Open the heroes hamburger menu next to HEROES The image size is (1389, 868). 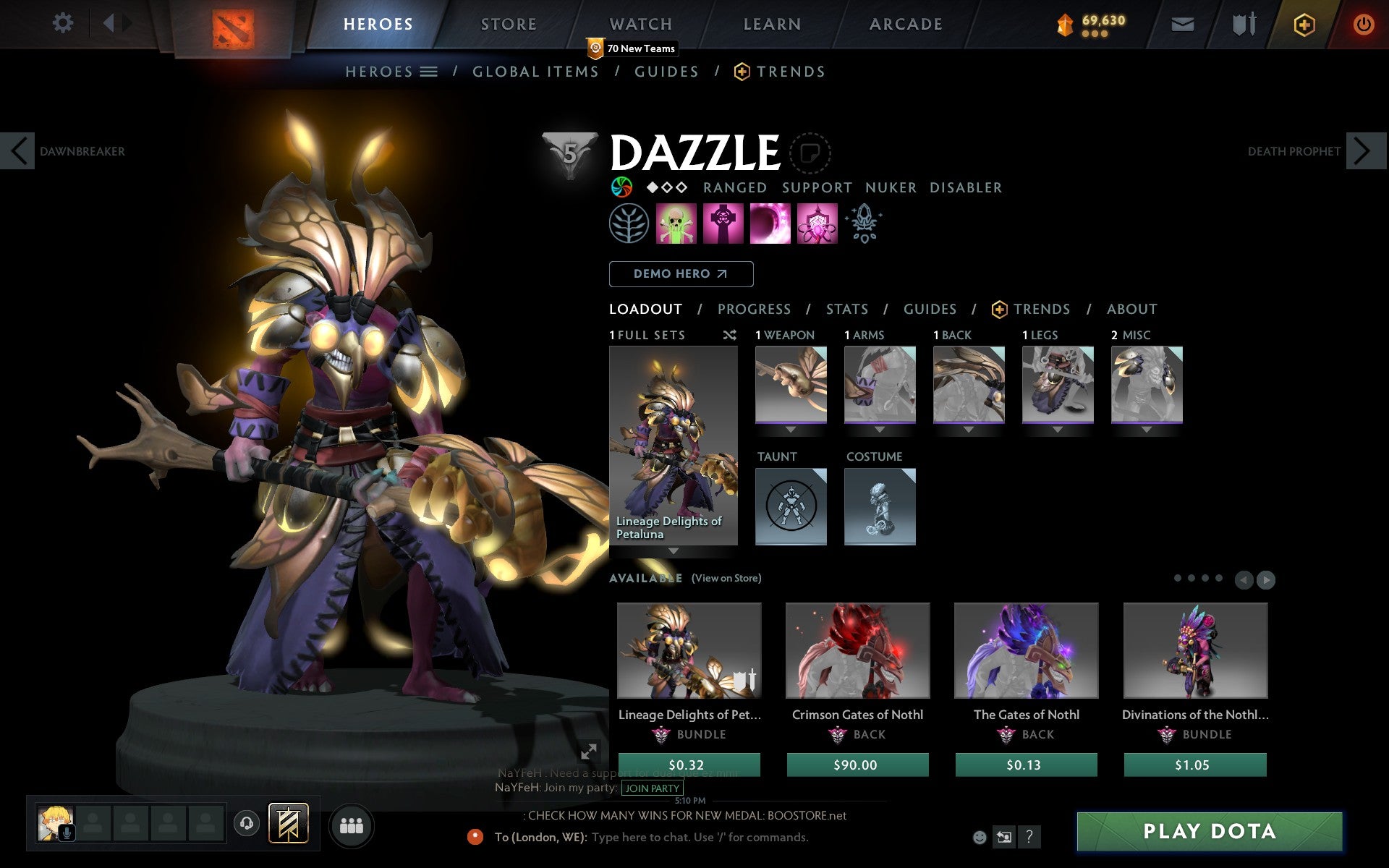coord(429,71)
